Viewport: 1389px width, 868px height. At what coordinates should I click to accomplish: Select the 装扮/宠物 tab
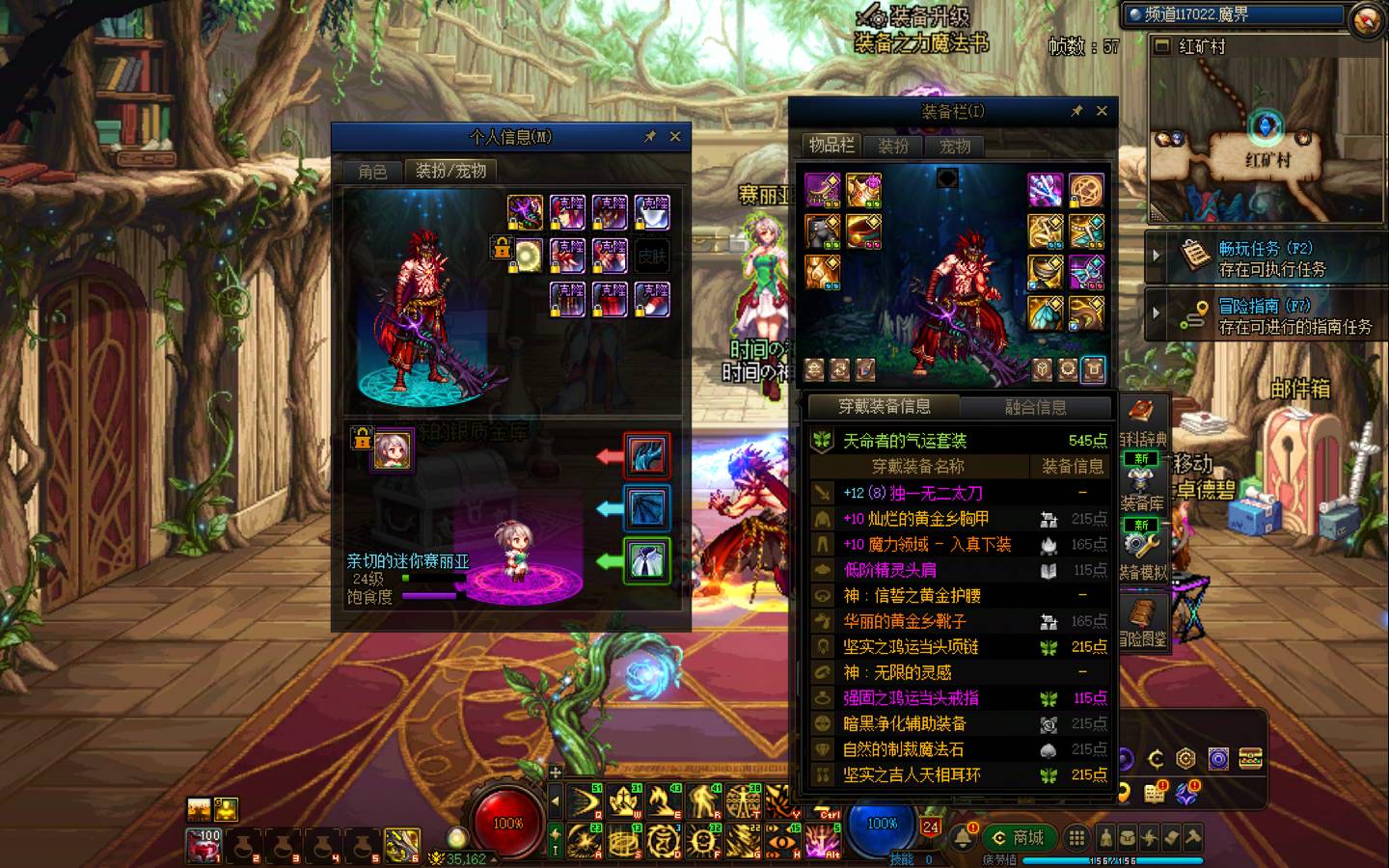click(450, 171)
